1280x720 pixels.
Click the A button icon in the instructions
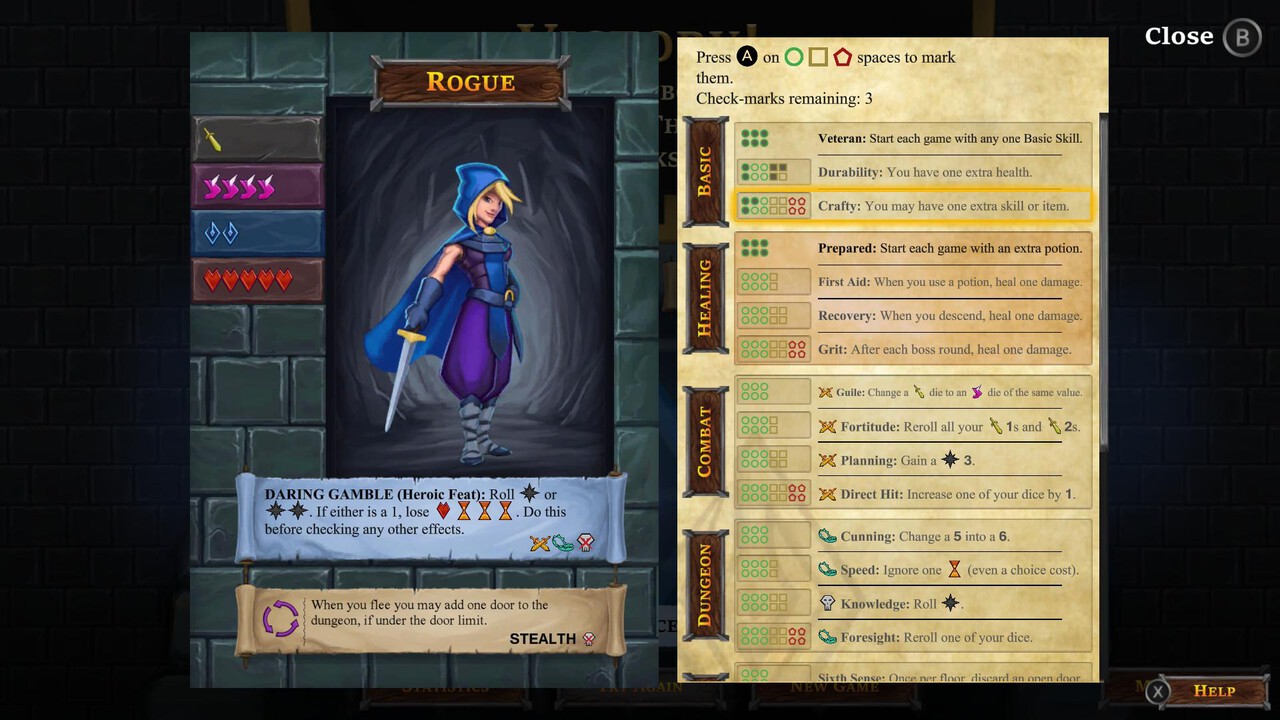click(747, 57)
